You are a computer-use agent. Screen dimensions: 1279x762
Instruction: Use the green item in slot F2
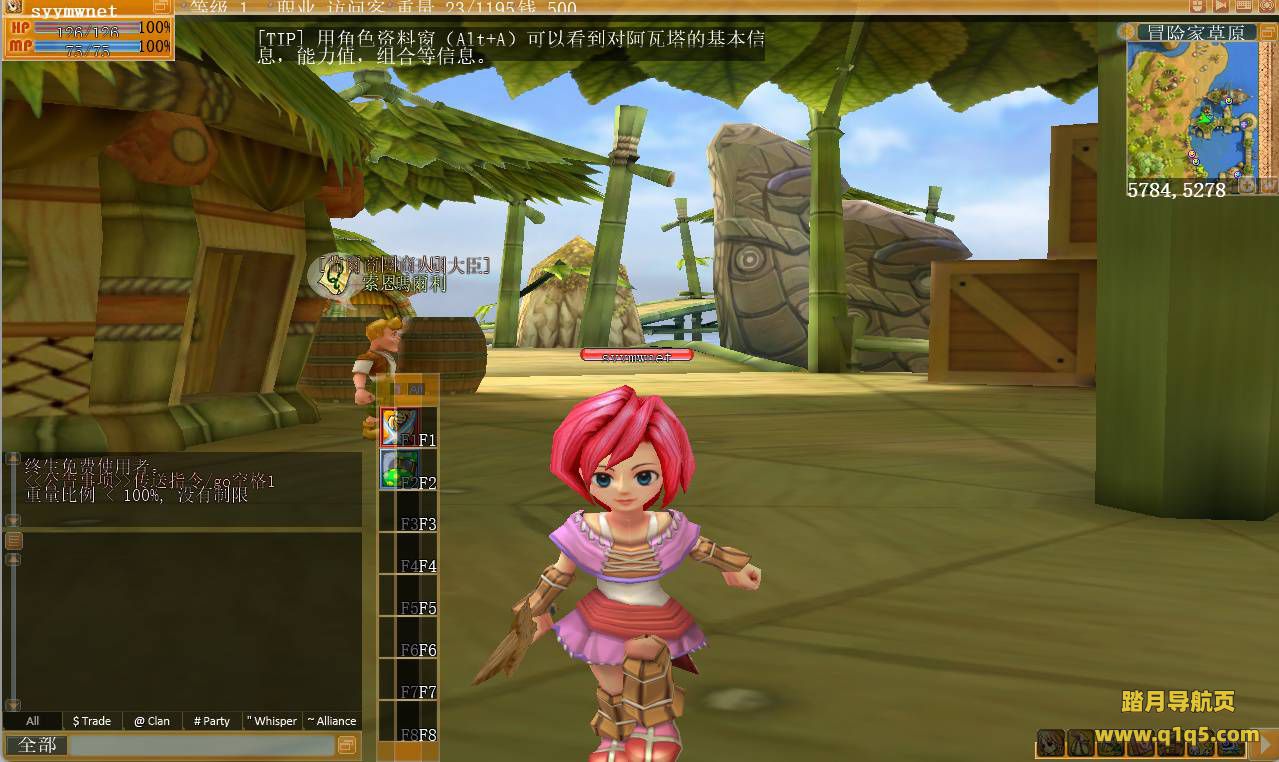pos(397,468)
